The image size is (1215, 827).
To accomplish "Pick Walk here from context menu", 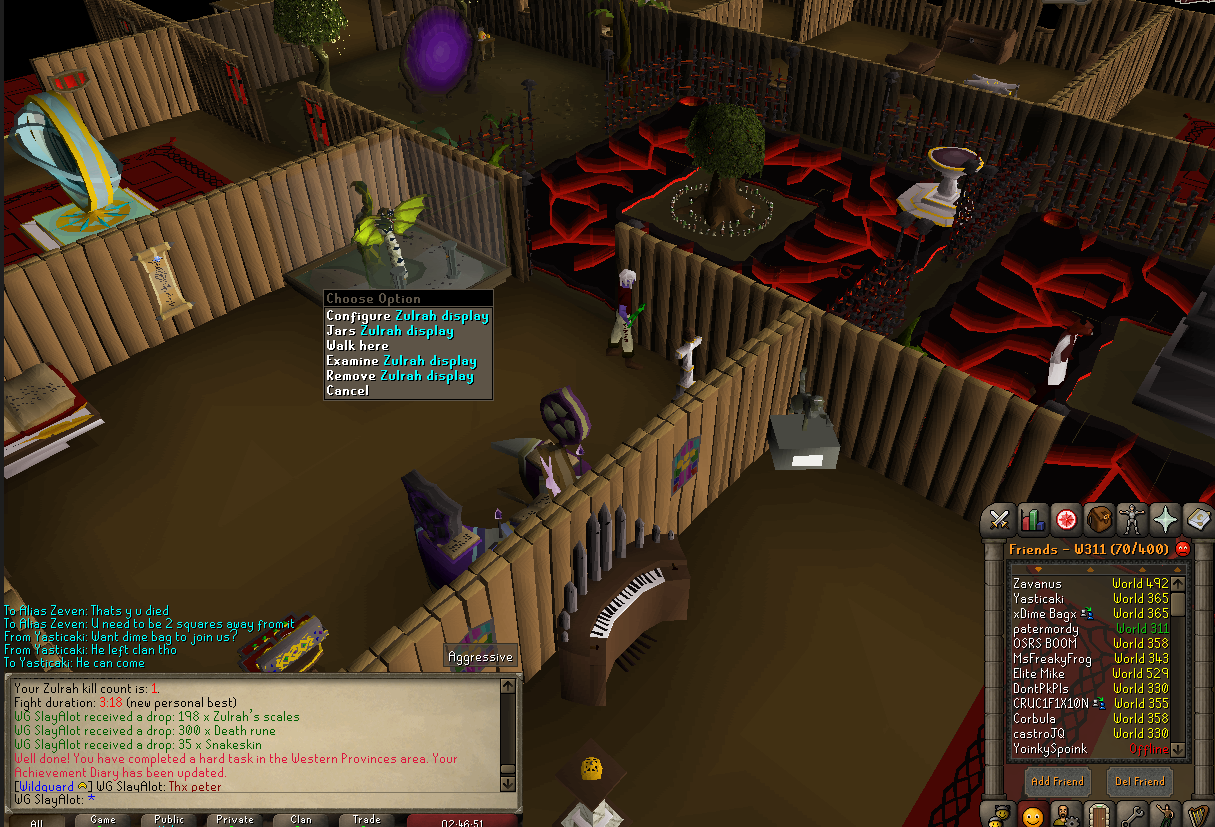I will (357, 346).
